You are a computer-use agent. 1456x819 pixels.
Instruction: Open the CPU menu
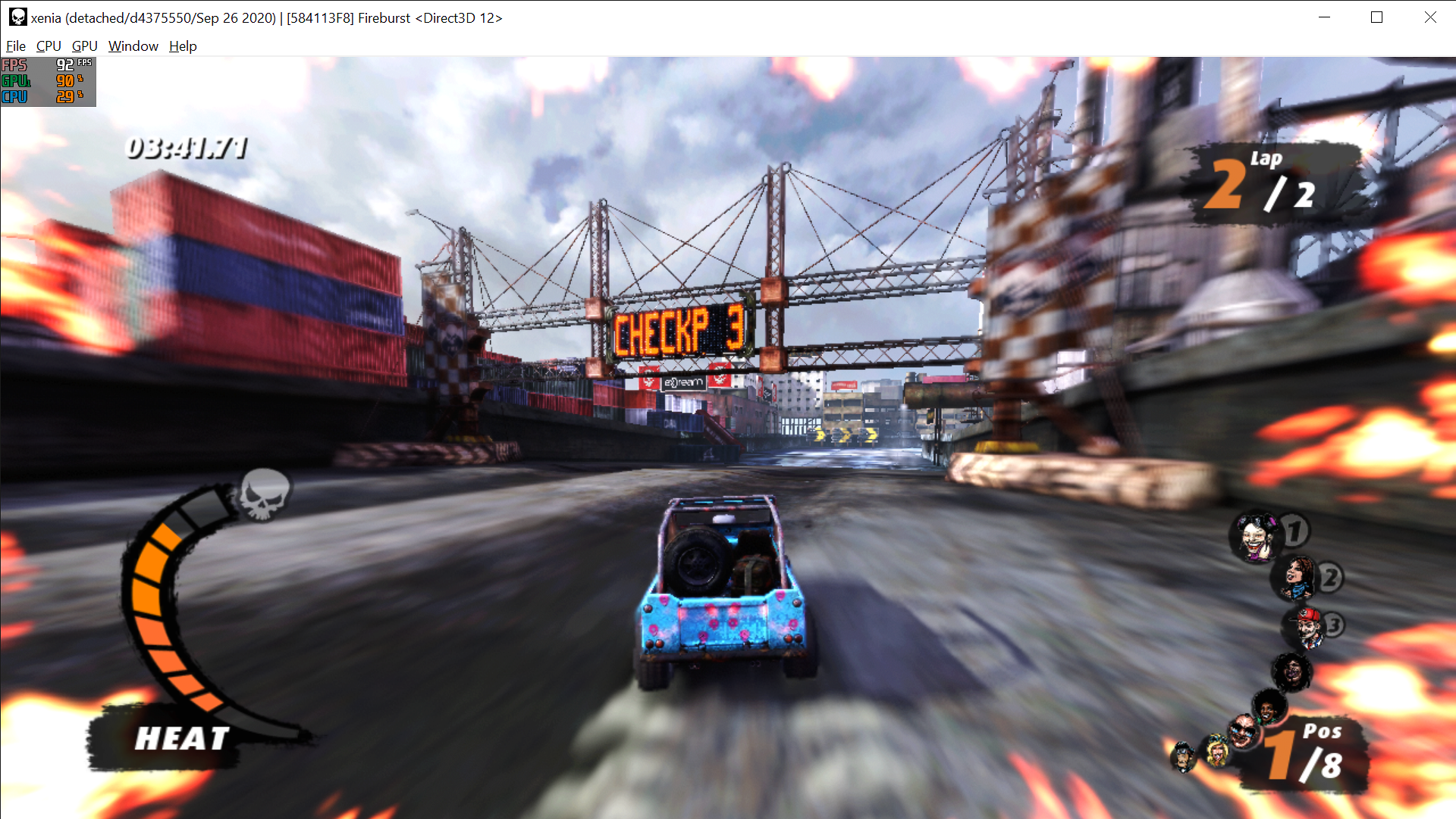tap(48, 46)
